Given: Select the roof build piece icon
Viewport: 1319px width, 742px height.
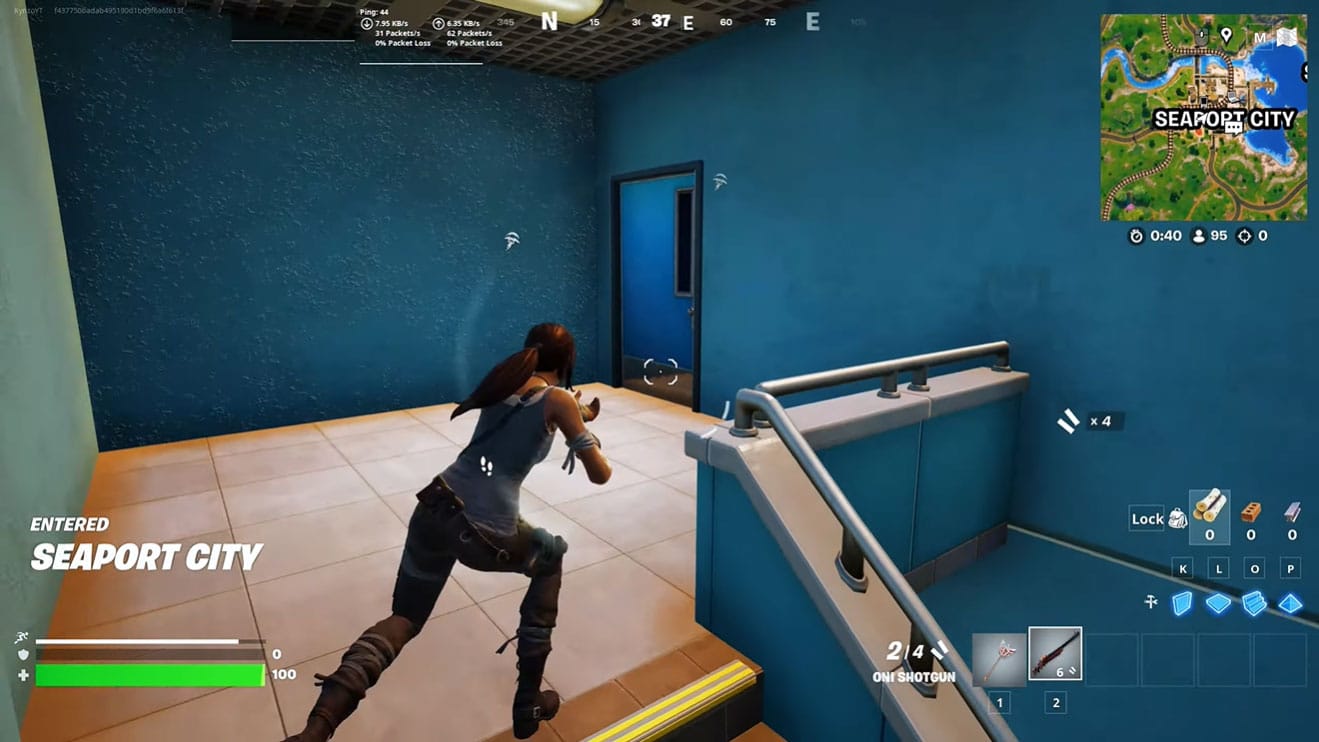Looking at the screenshot, I should pos(1290,604).
